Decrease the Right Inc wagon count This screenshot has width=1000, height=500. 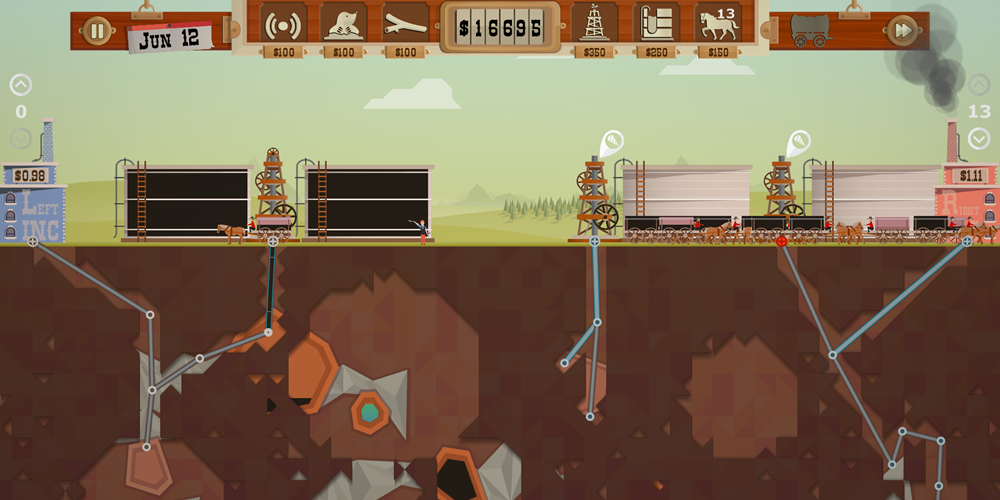(x=979, y=138)
